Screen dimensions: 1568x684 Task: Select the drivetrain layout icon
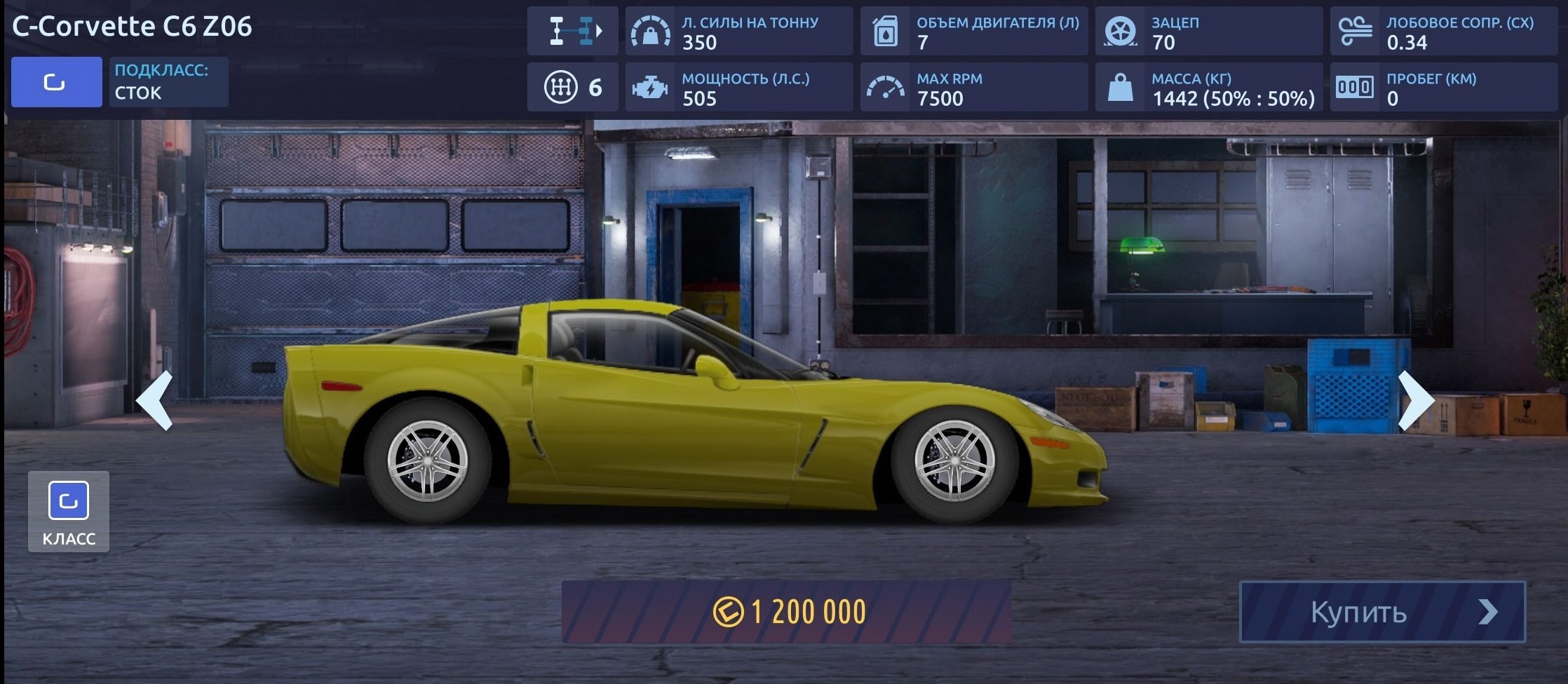click(x=572, y=31)
